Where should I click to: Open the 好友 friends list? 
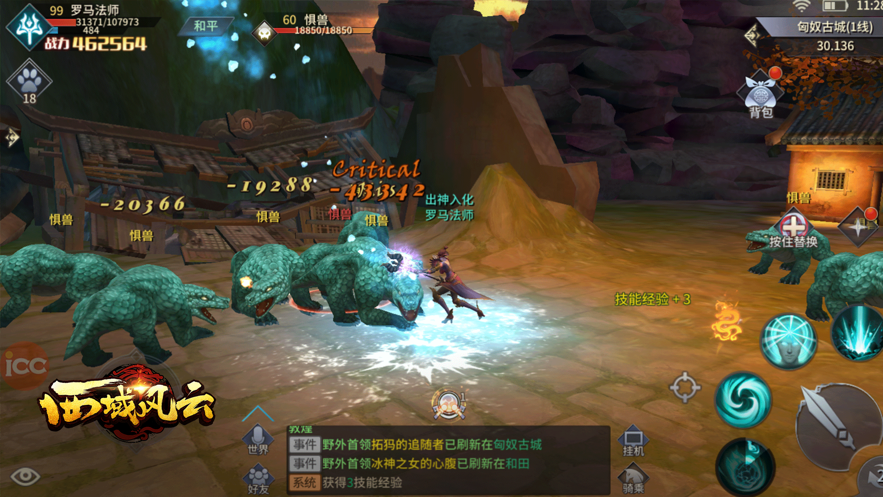pyautogui.click(x=258, y=478)
